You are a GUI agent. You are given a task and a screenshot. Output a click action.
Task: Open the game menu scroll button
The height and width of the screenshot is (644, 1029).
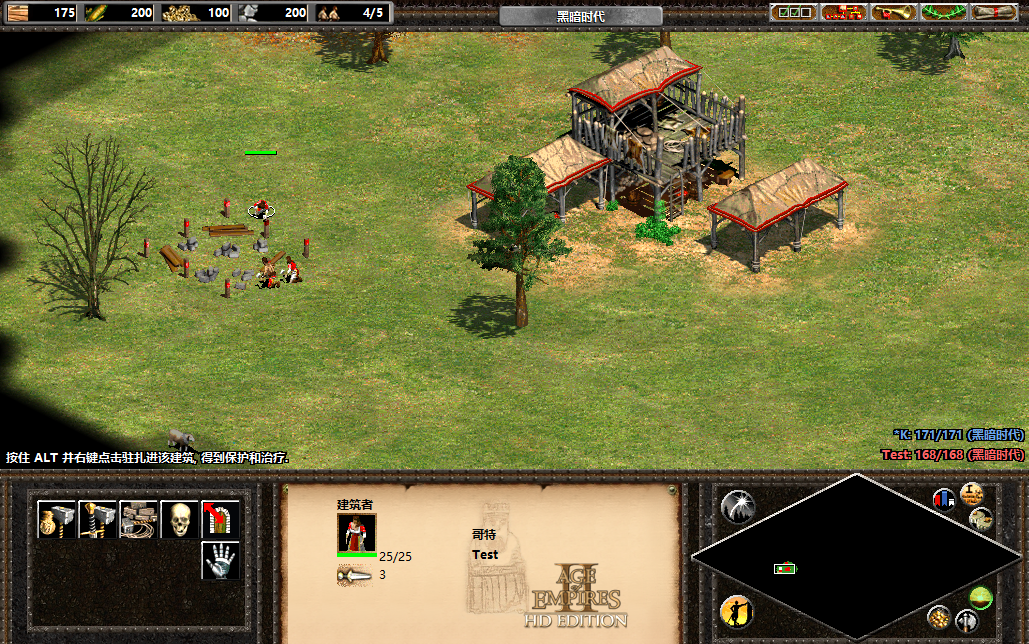tap(993, 12)
